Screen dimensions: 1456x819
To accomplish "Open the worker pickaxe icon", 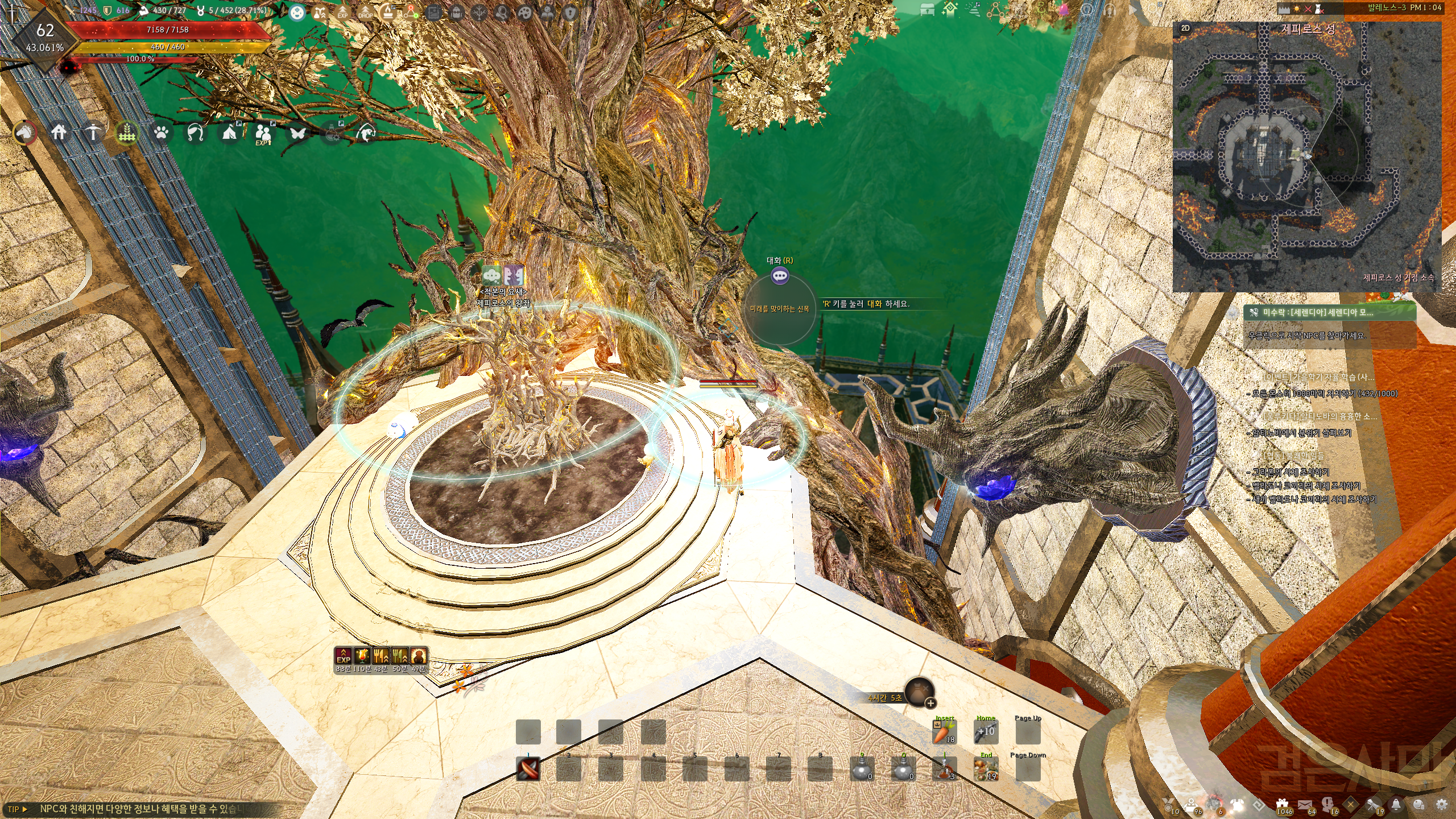I will (x=93, y=133).
